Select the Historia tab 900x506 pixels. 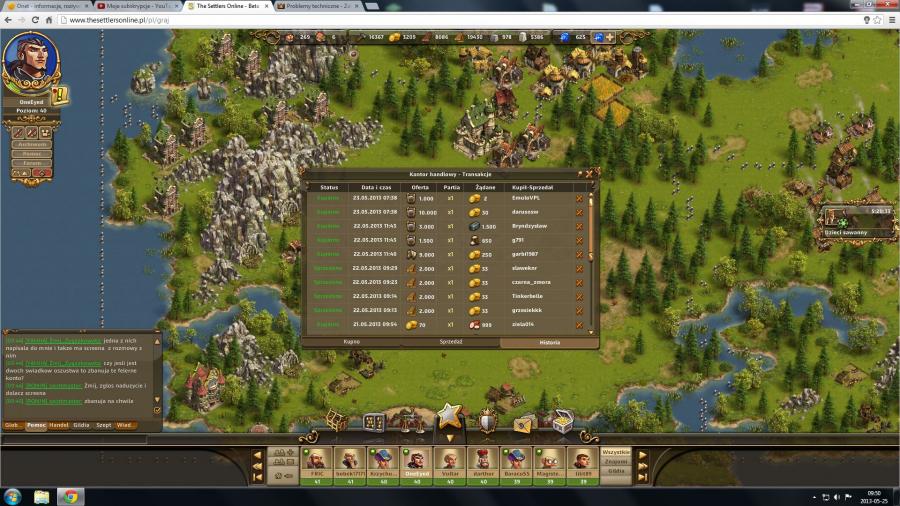click(549, 342)
